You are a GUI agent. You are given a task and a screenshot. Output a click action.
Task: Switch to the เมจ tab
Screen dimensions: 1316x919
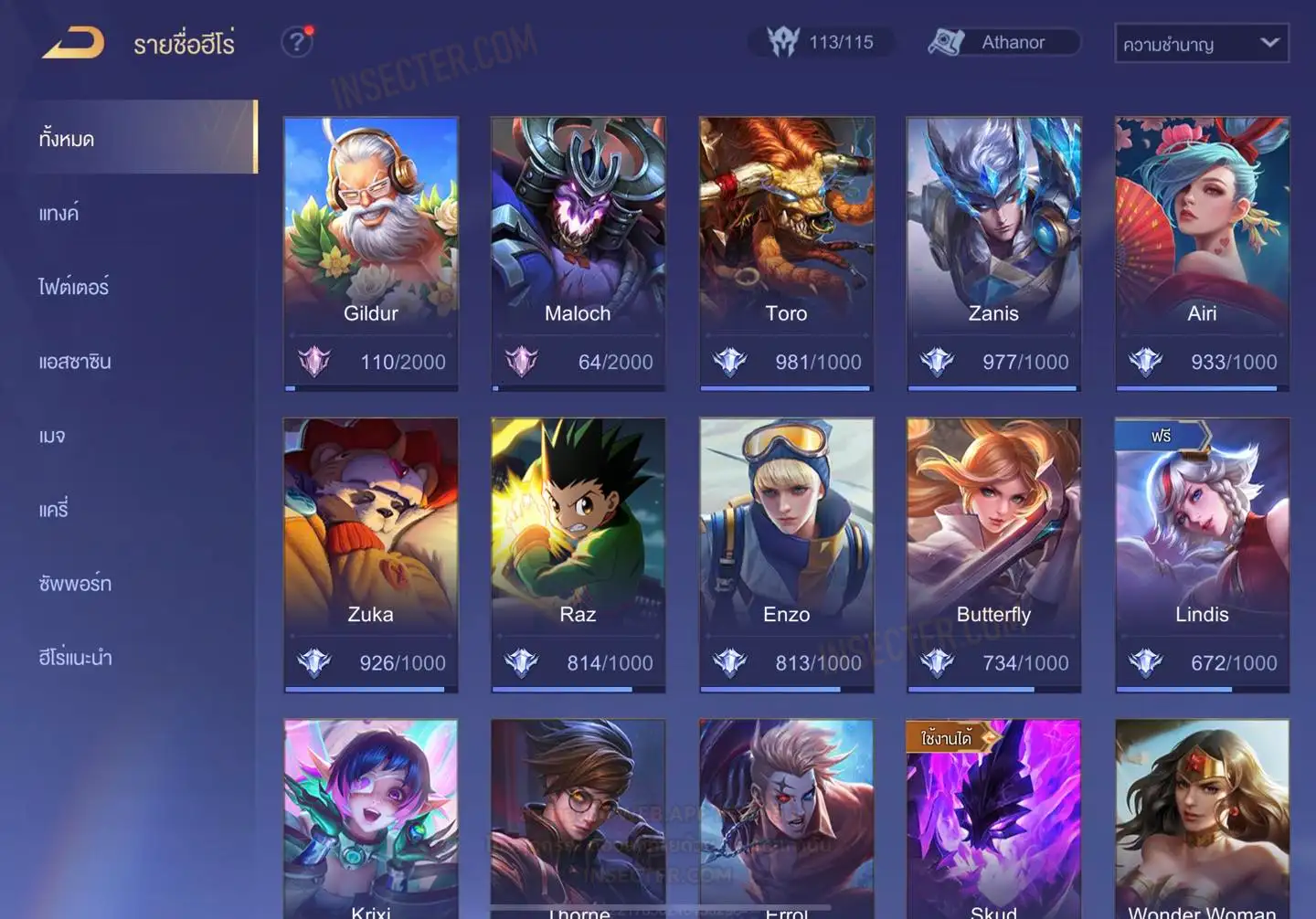[52, 436]
